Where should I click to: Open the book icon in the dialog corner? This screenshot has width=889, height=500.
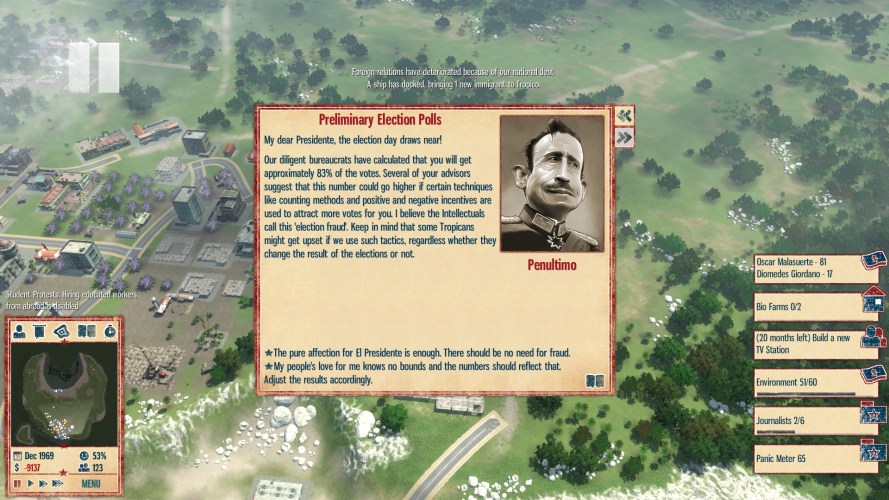click(x=595, y=381)
